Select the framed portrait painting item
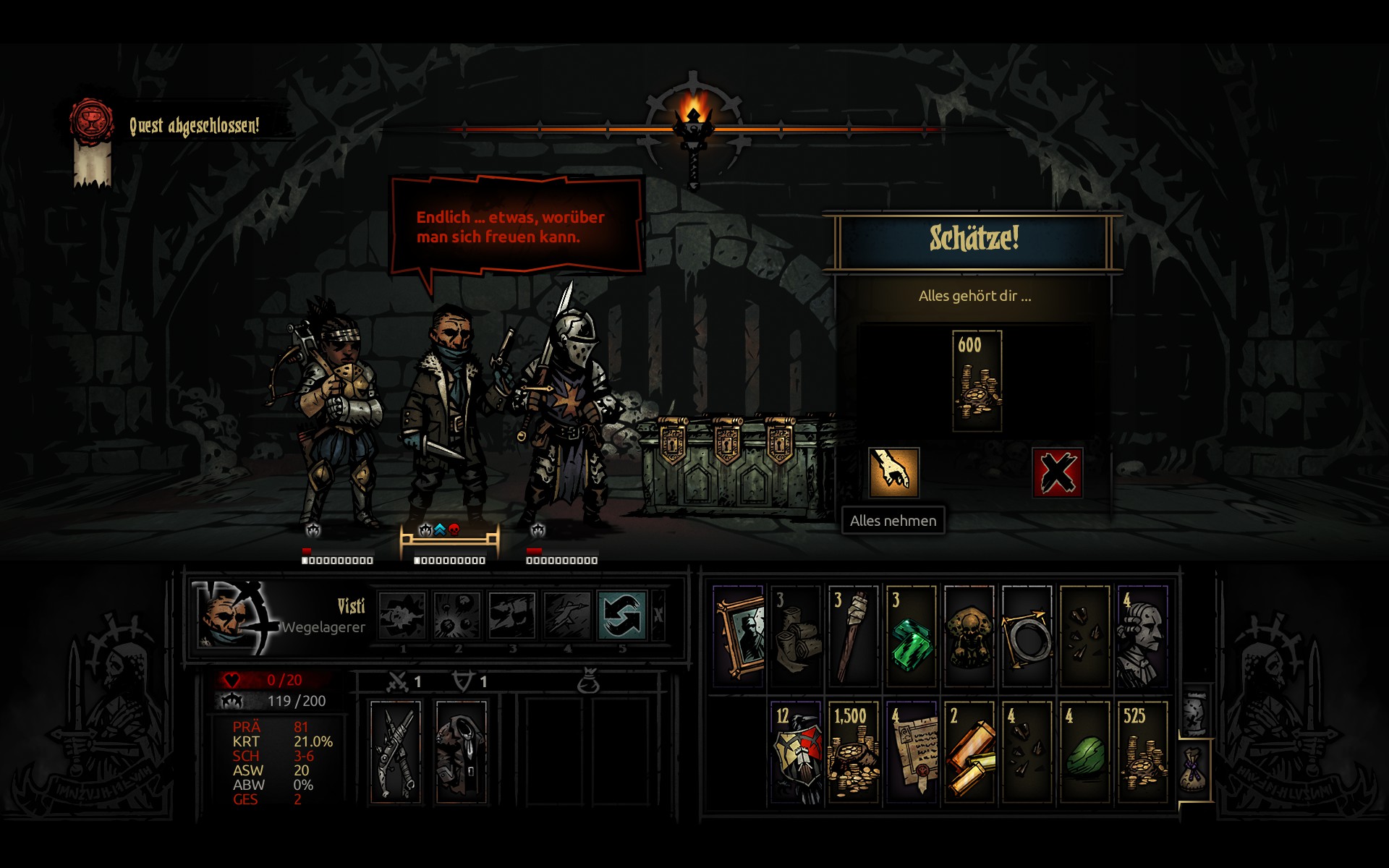The image size is (1389, 868). [739, 637]
